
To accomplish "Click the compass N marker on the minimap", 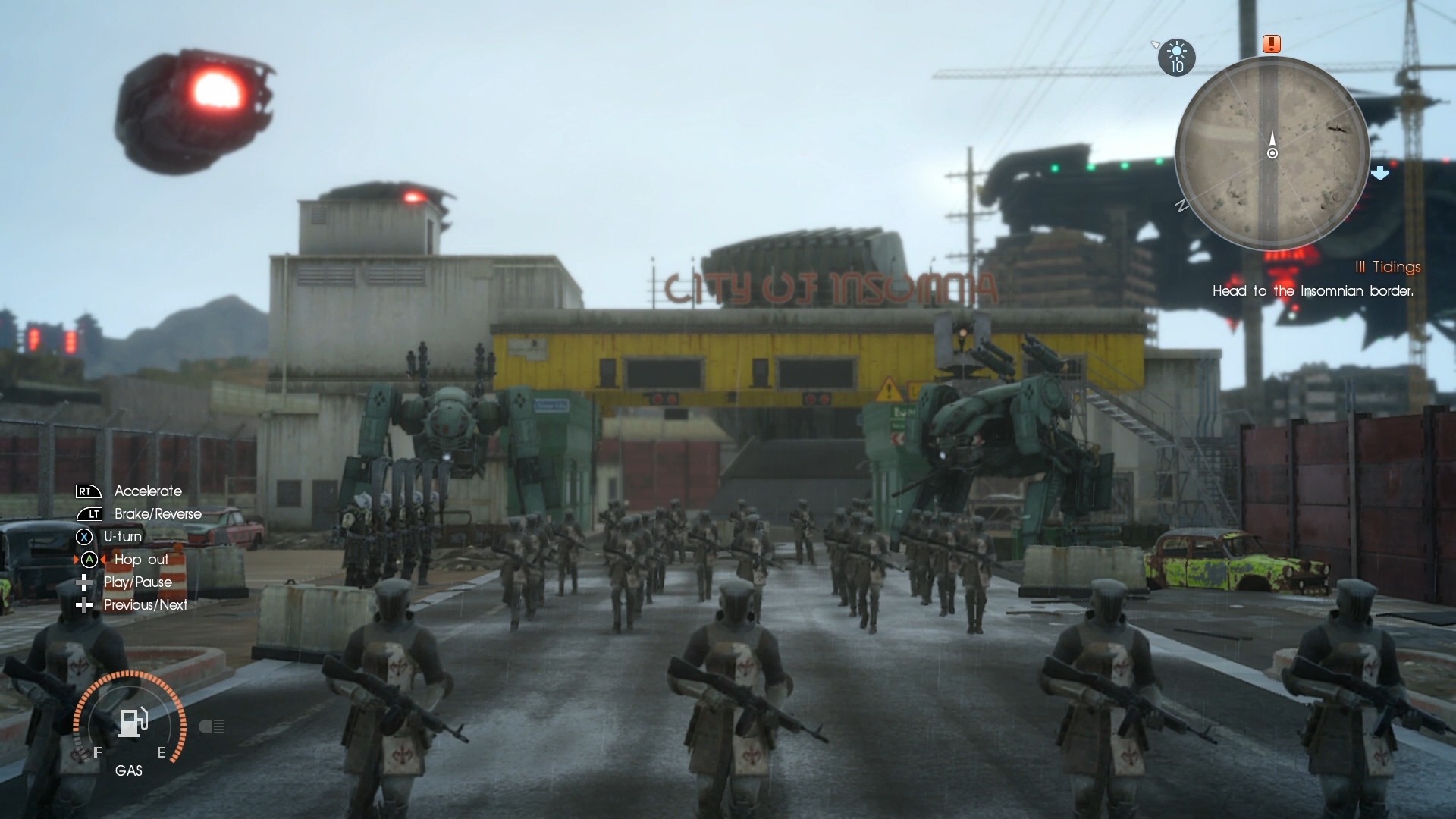I will (x=1182, y=206).
